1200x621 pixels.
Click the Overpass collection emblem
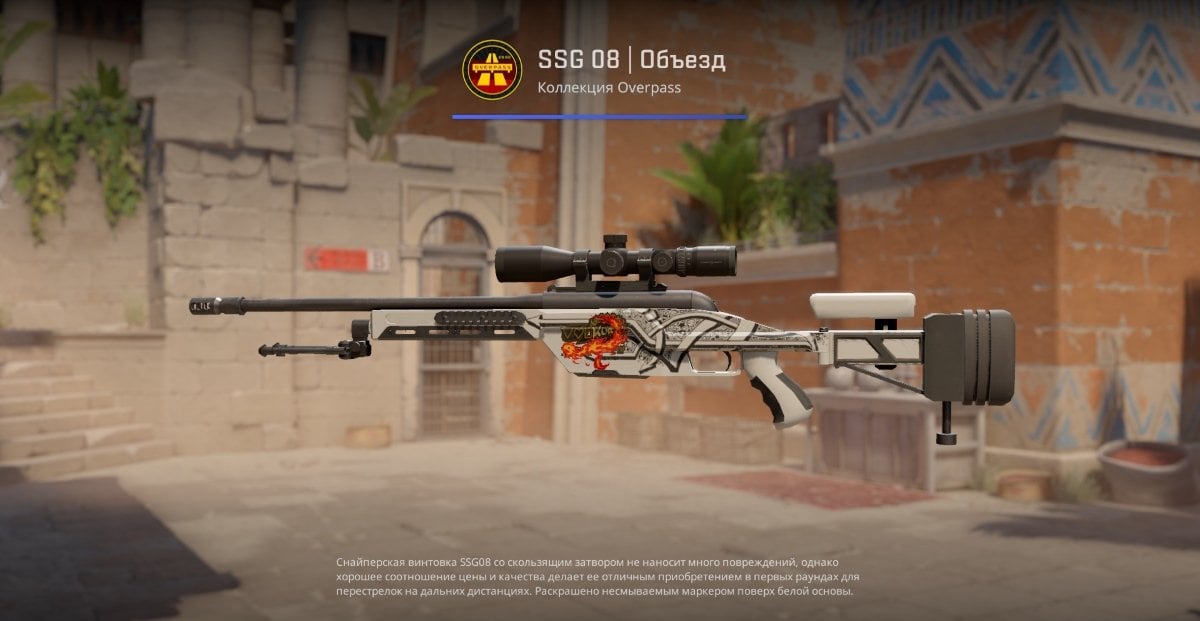click(x=492, y=69)
